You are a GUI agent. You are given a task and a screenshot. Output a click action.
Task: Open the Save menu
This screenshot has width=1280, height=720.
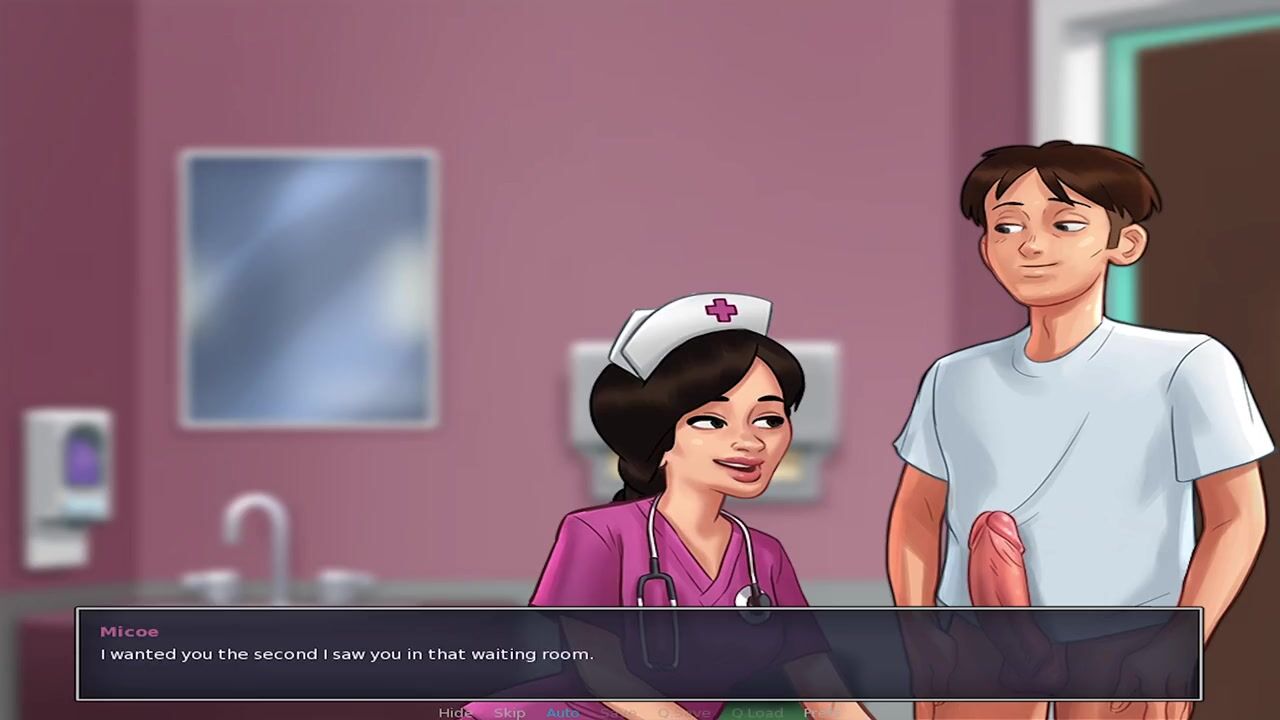click(x=618, y=712)
